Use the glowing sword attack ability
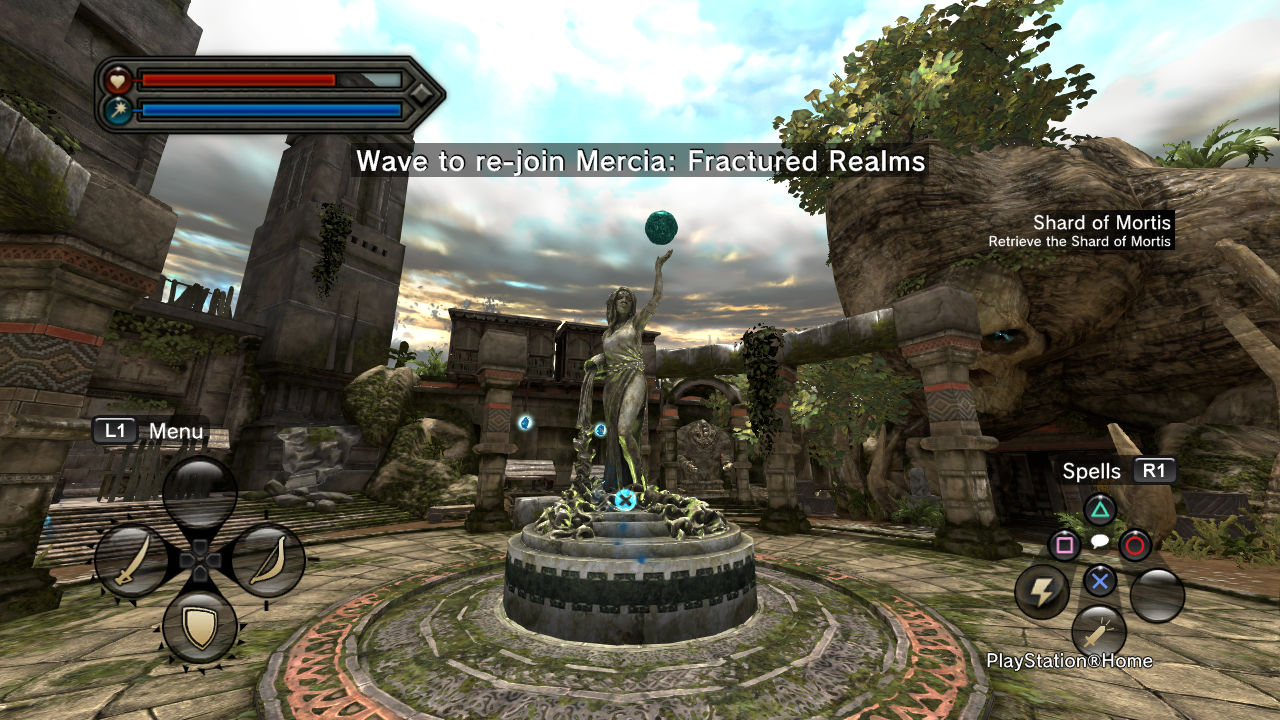 [x=1099, y=632]
